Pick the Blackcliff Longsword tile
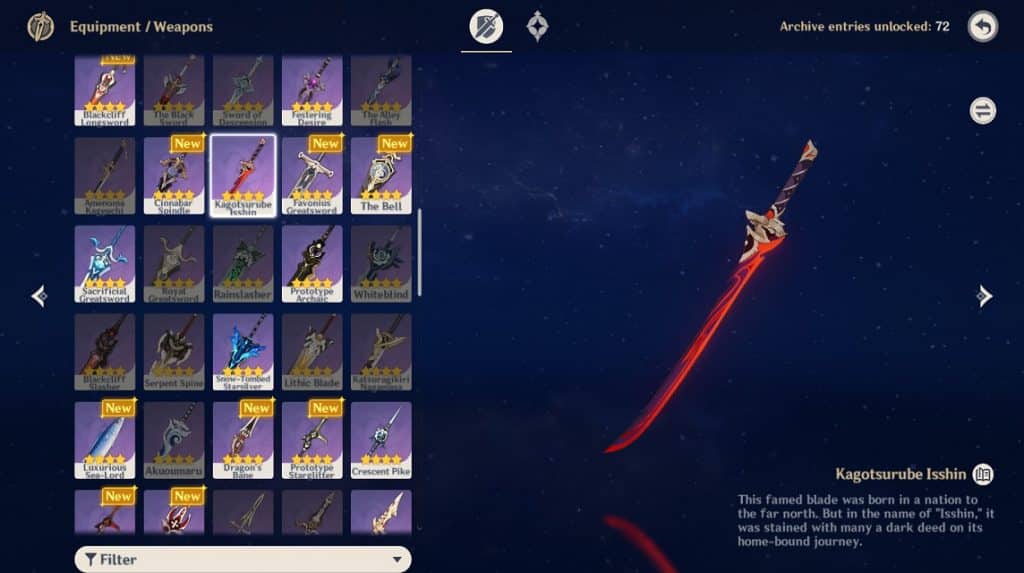 pyautogui.click(x=105, y=90)
